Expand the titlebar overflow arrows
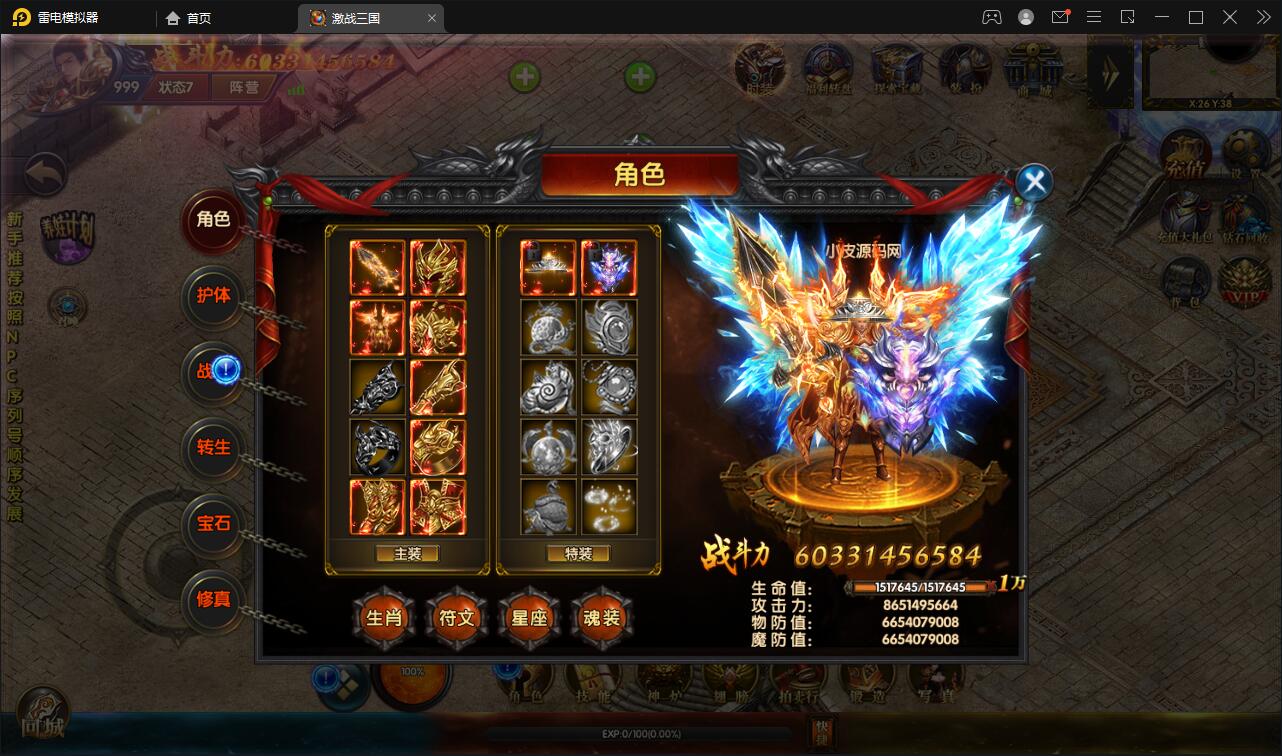The width and height of the screenshot is (1282, 756). 1262,17
